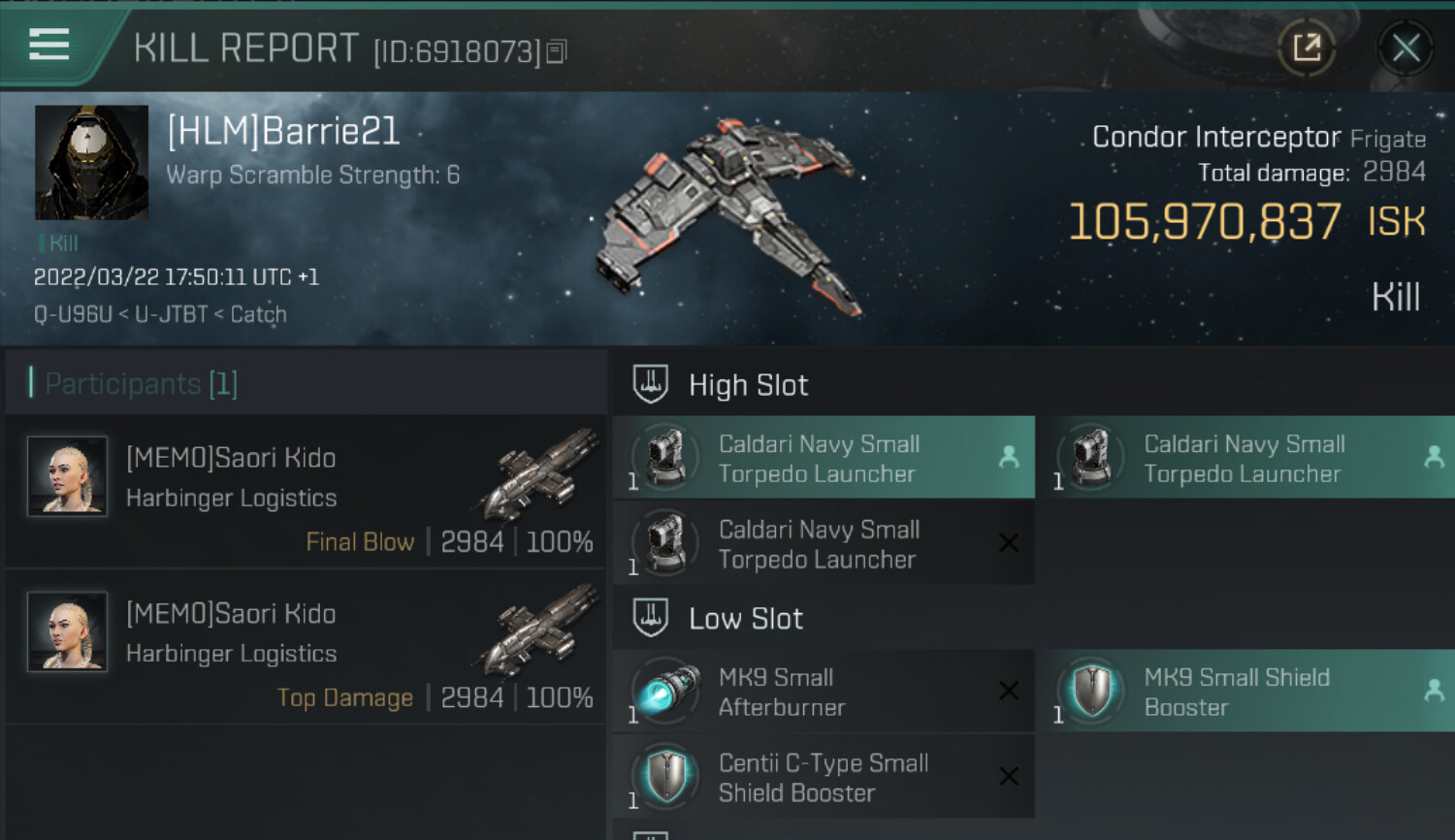Copy the kill report ID

coord(557,51)
